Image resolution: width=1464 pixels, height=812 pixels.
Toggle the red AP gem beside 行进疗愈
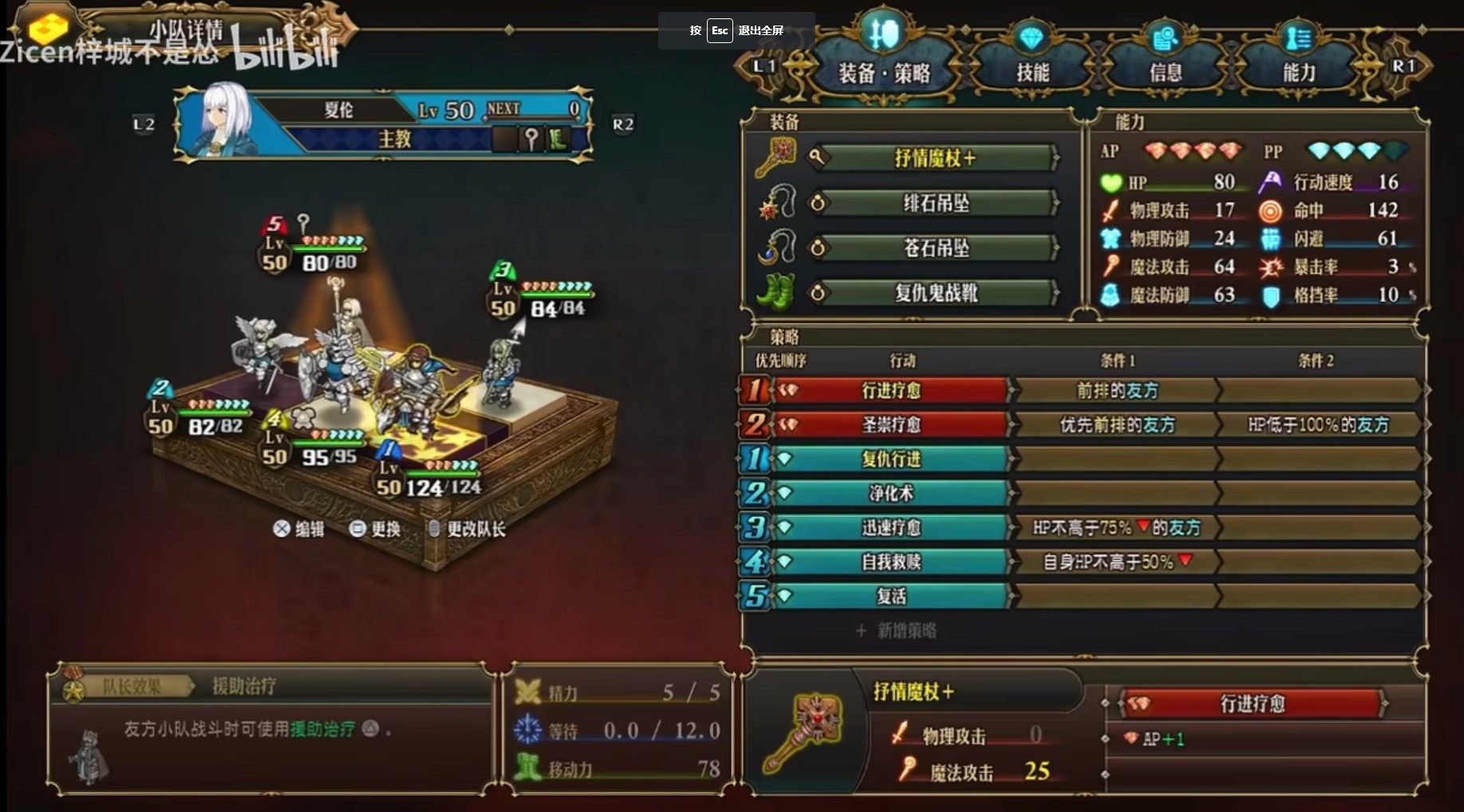787,390
